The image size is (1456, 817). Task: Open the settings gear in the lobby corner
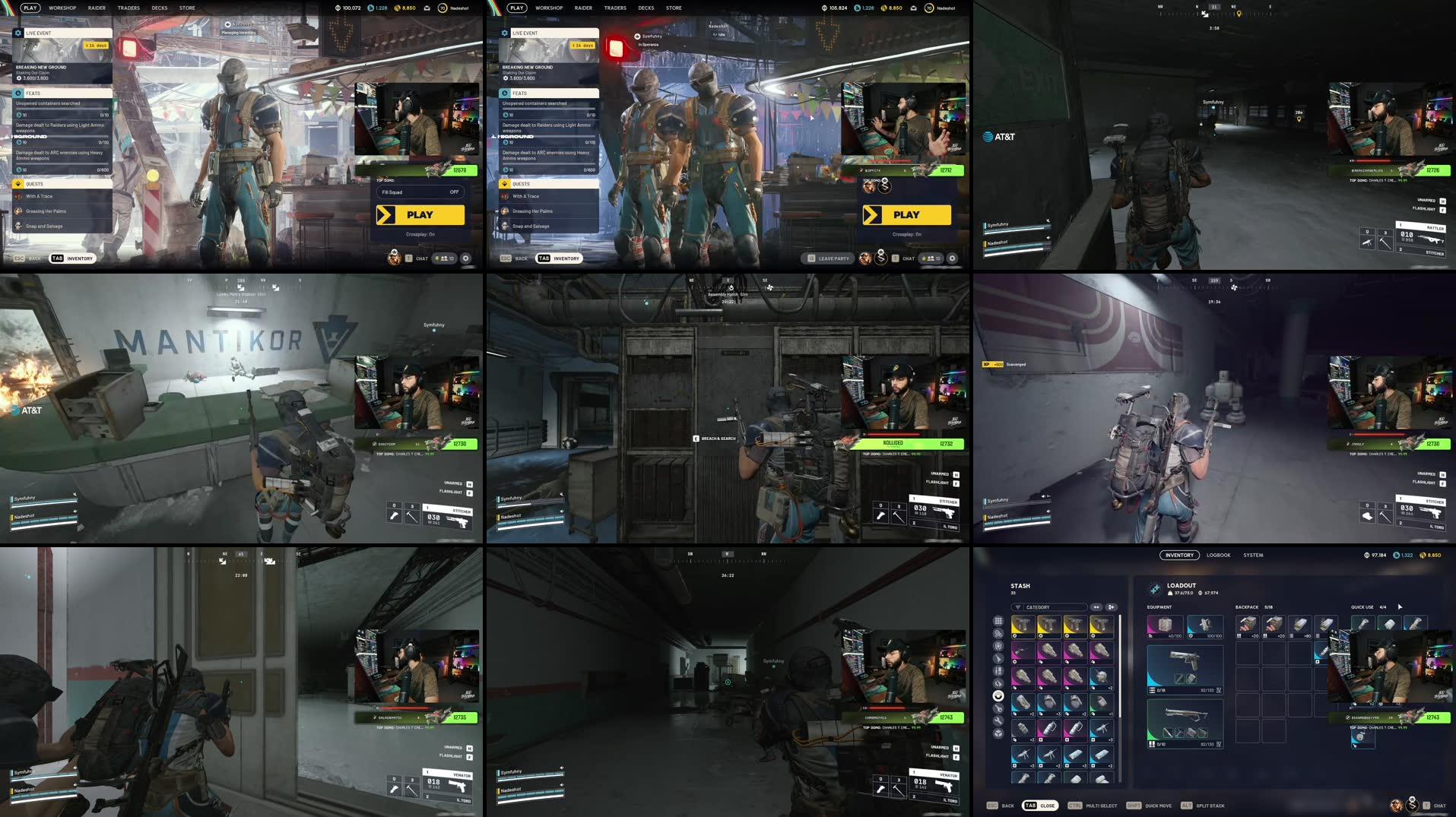coord(466,258)
